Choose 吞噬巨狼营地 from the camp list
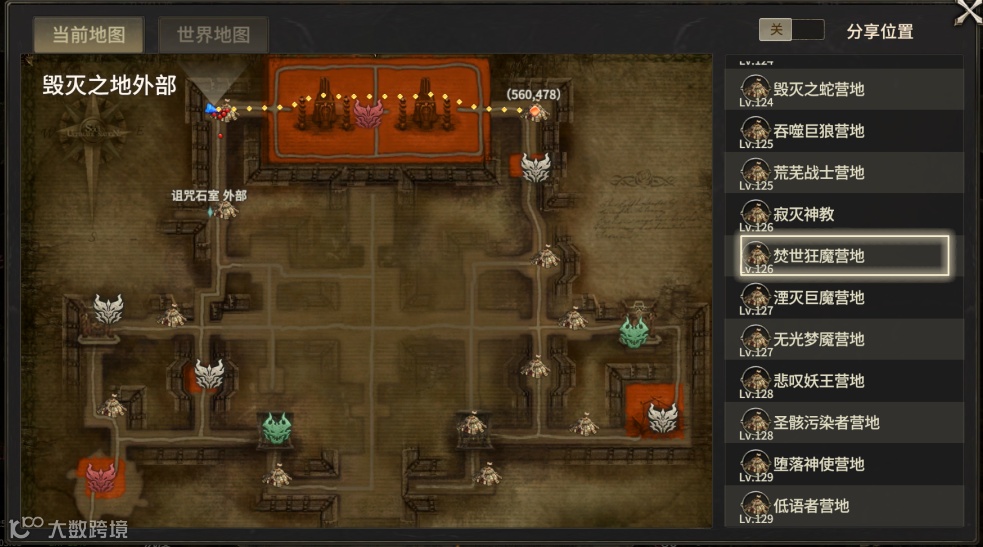The width and height of the screenshot is (983, 547). (x=844, y=131)
